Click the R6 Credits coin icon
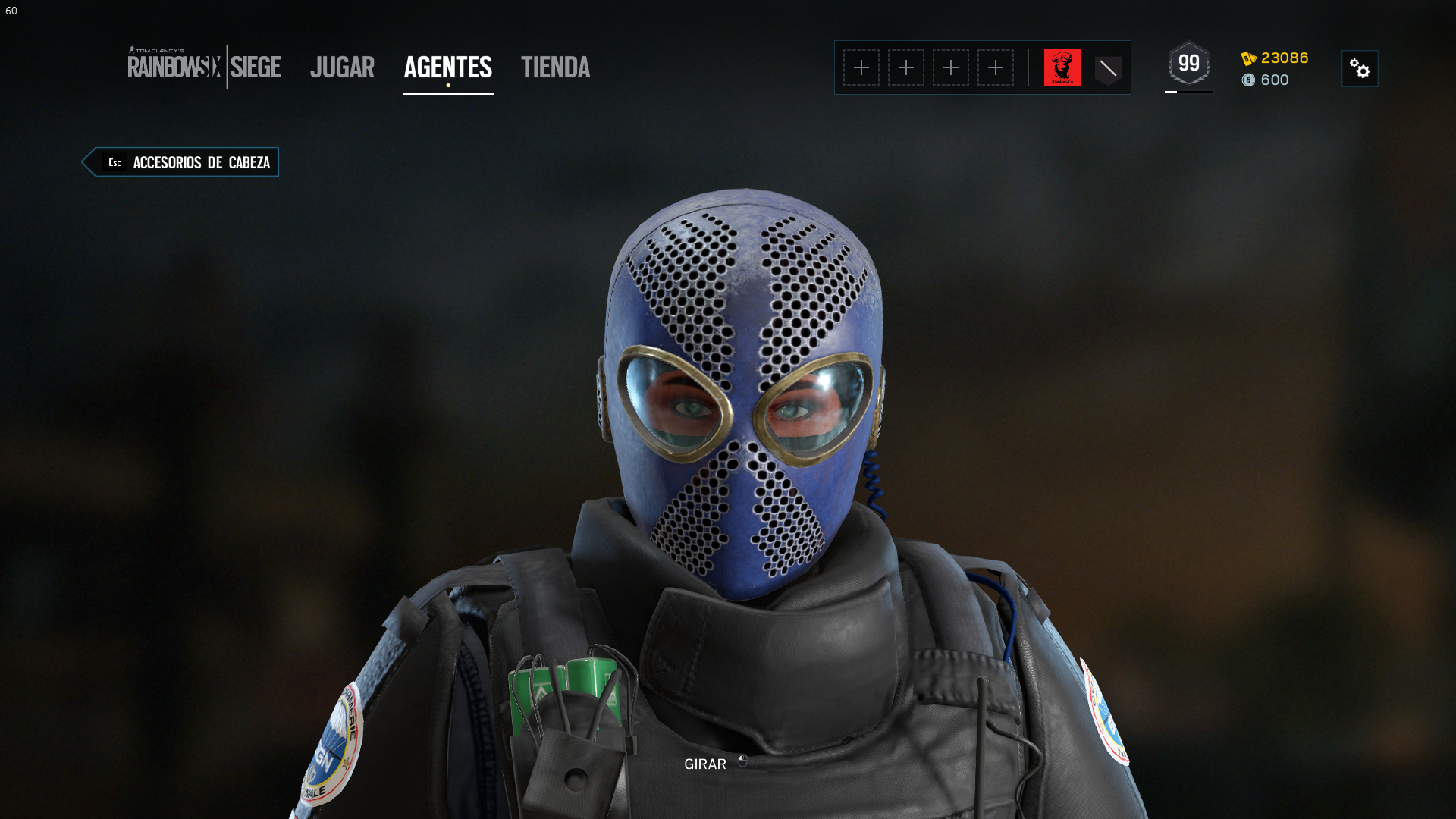 click(1247, 80)
